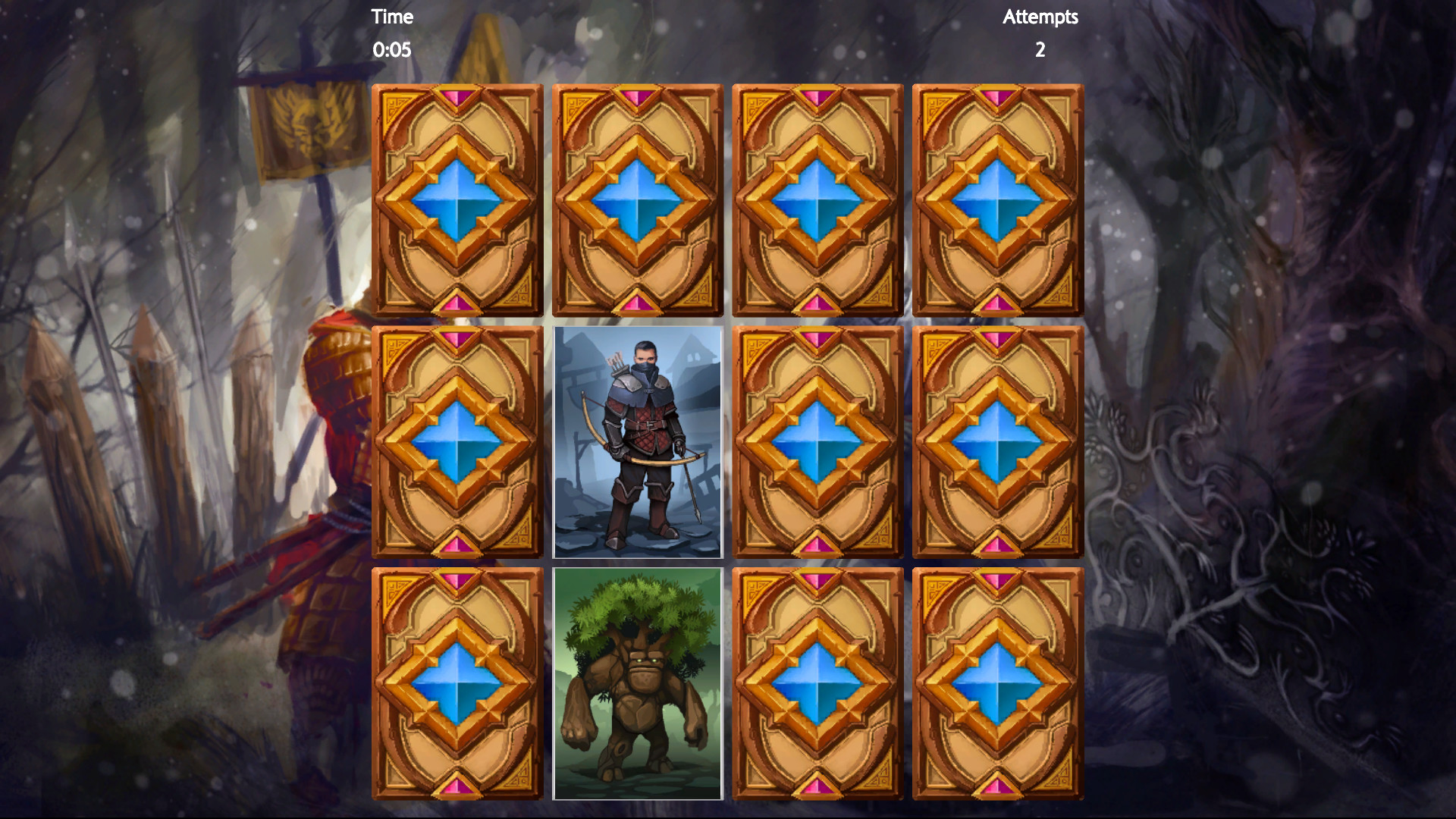Click the armored knight in the background scene
1456x819 pixels.
tap(334, 455)
